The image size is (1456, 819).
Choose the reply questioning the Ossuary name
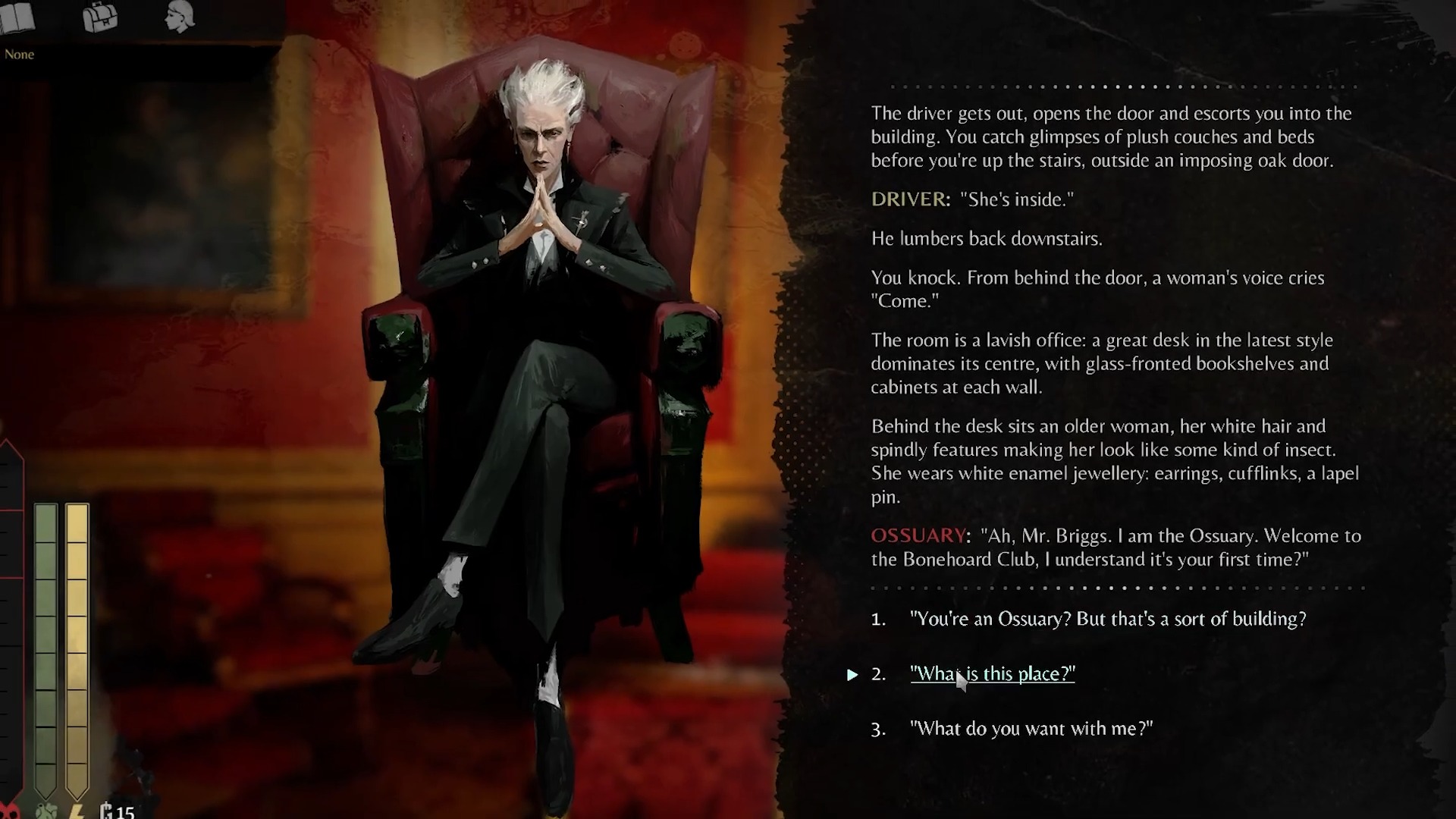(1107, 619)
